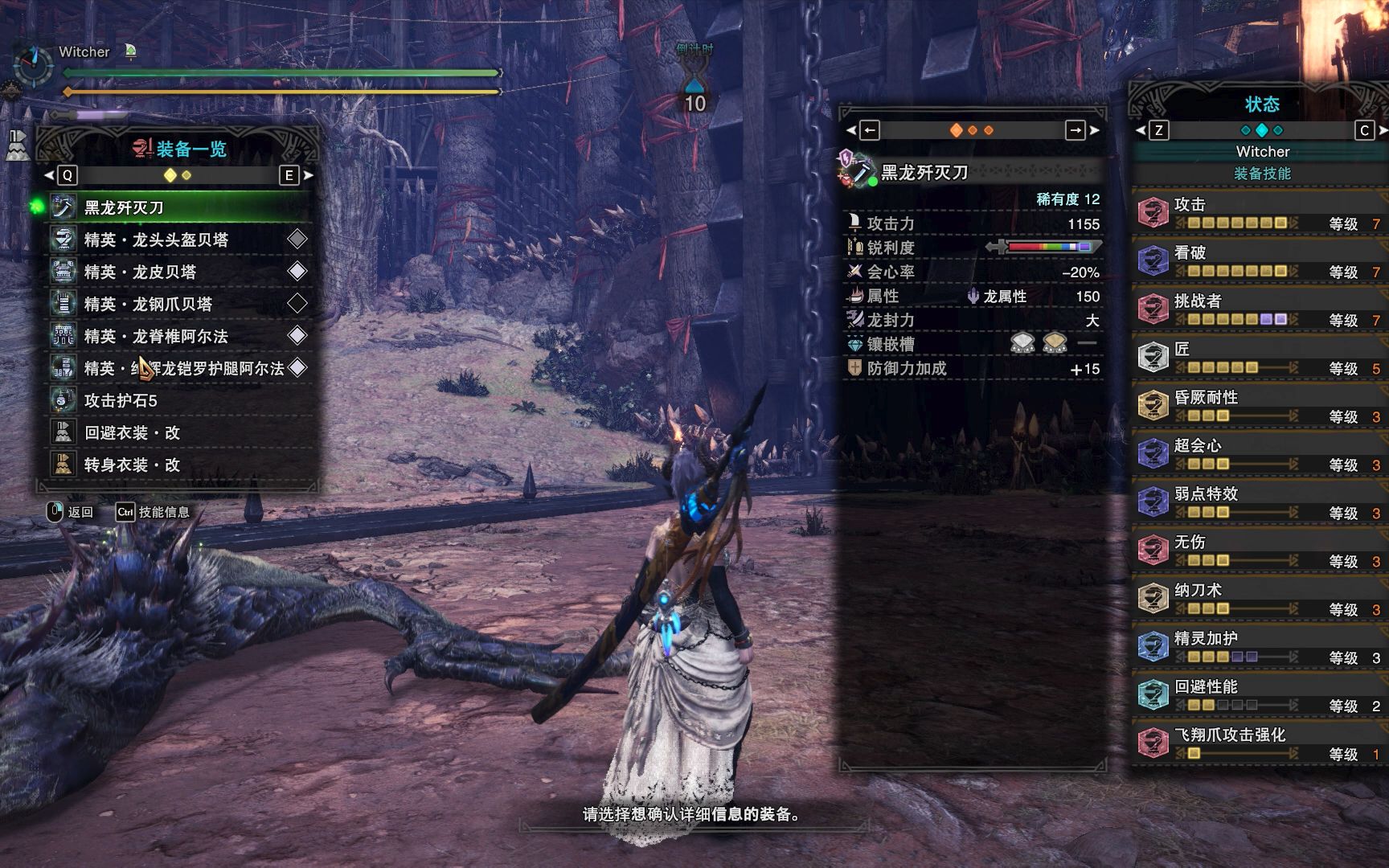1389x868 pixels.
Task: Pick the 精英·龙脊椎阿尔法 waist entry
Action: (x=178, y=336)
